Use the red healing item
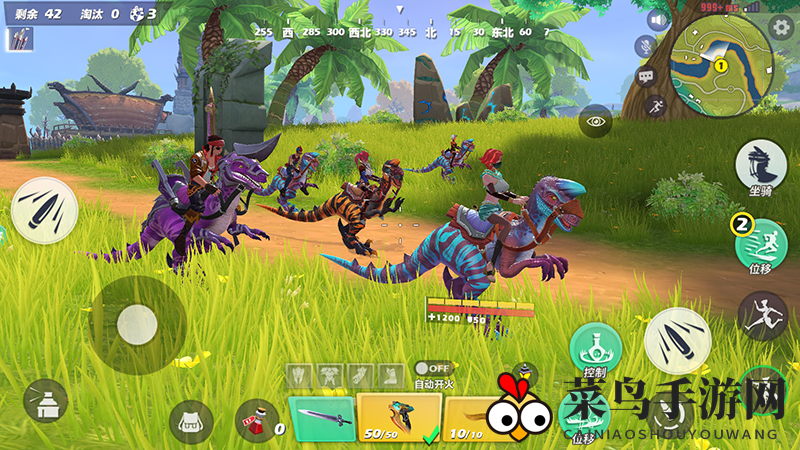800x450 pixels. click(x=257, y=421)
